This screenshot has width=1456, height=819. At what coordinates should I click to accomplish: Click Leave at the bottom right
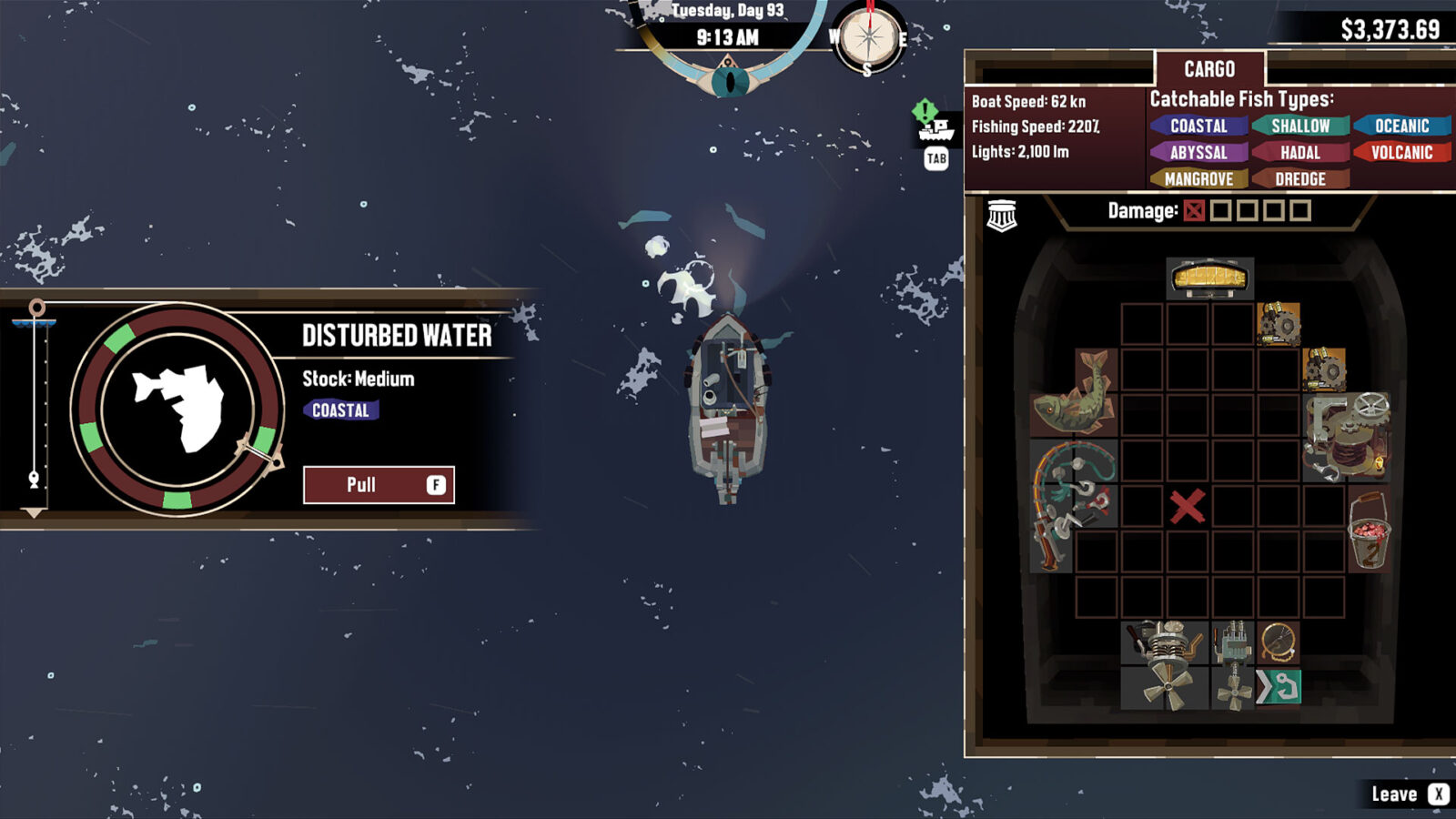[1395, 793]
